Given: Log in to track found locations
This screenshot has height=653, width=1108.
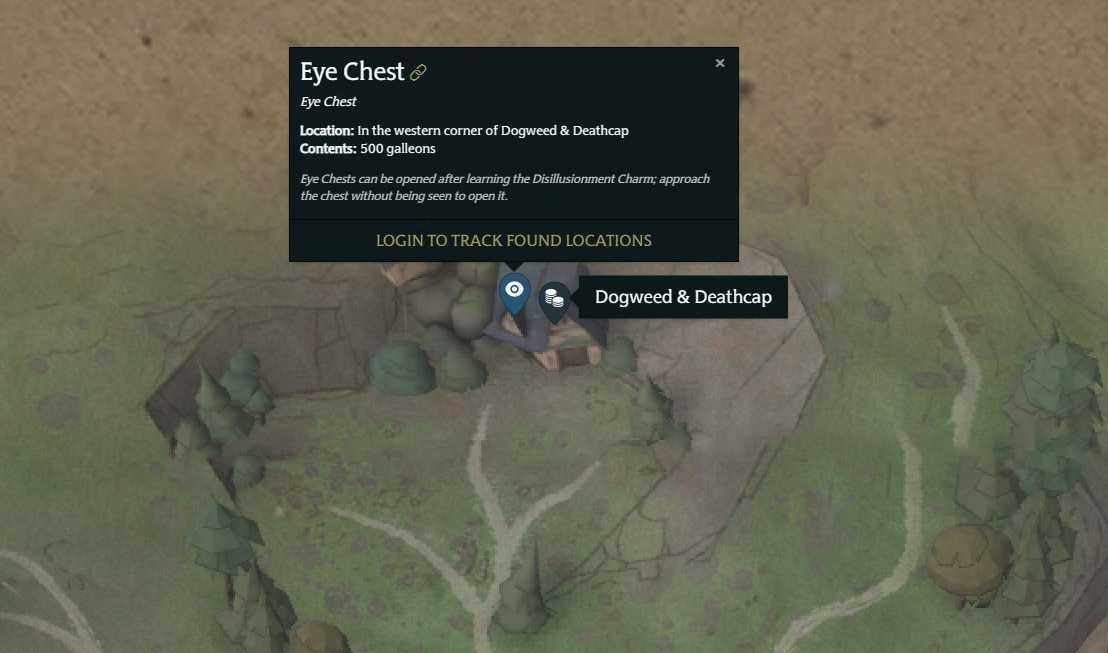Looking at the screenshot, I should tap(513, 240).
